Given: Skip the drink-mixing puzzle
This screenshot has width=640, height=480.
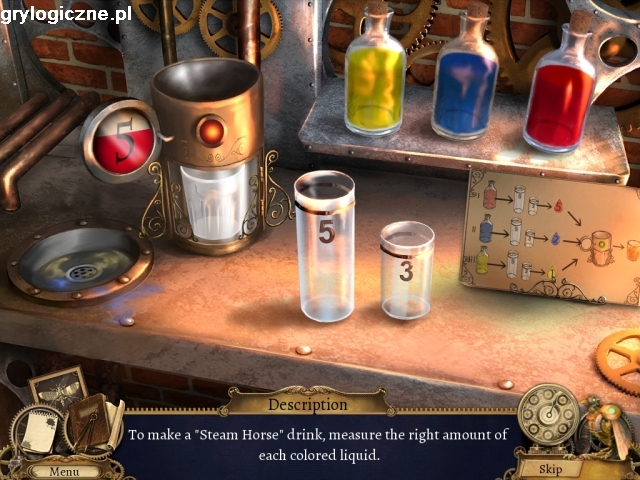Looking at the screenshot, I should tap(549, 468).
